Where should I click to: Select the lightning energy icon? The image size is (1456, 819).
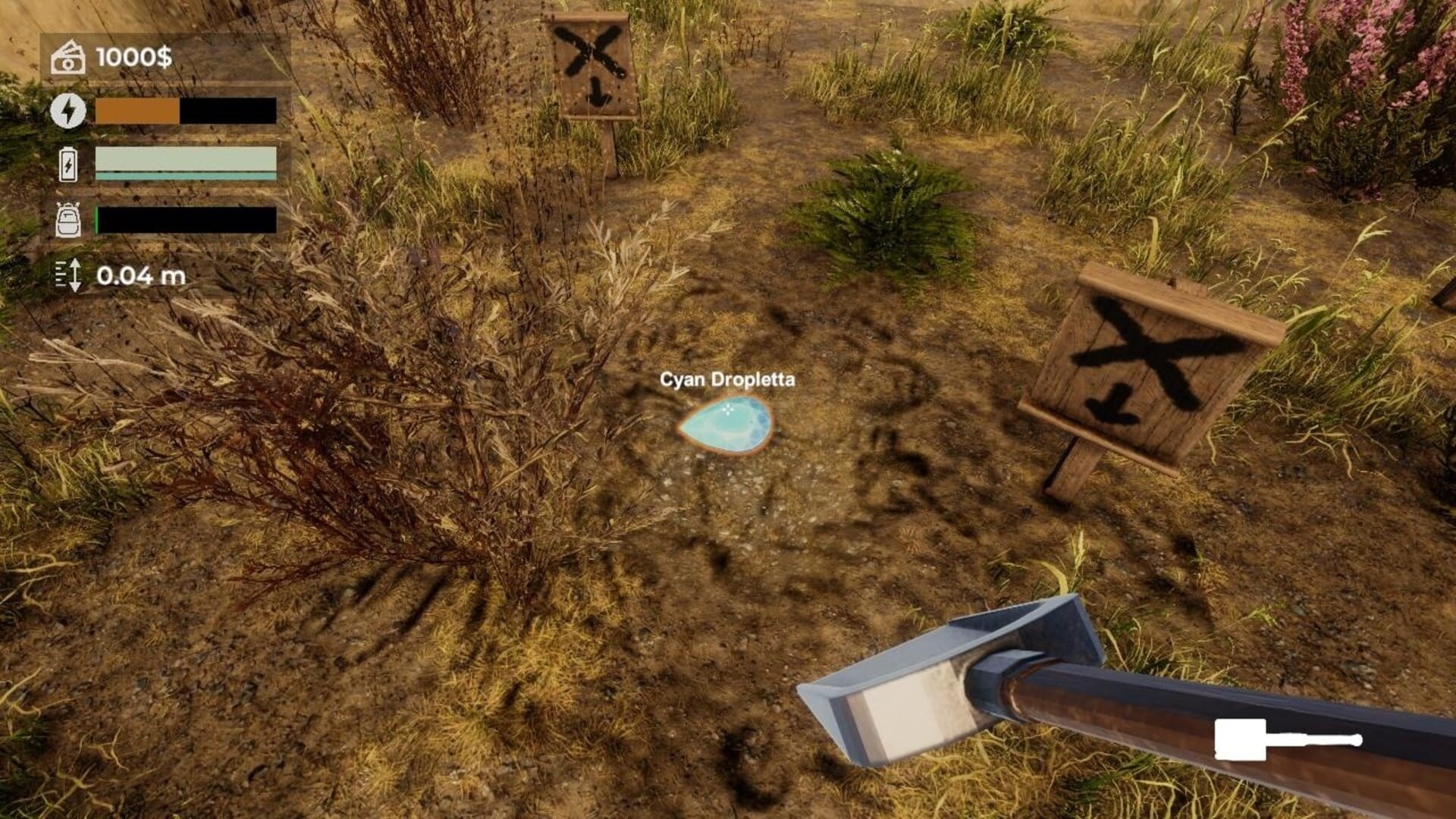pyautogui.click(x=67, y=112)
